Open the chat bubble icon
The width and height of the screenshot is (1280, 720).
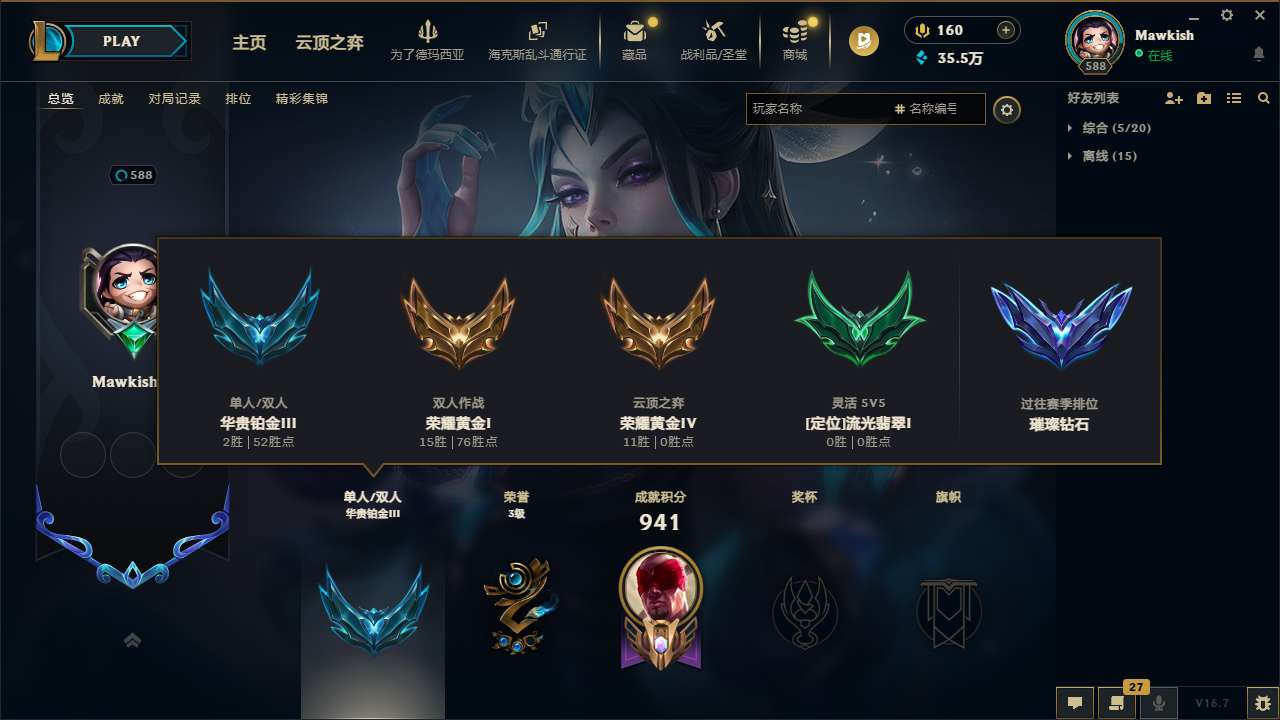[x=1074, y=703]
